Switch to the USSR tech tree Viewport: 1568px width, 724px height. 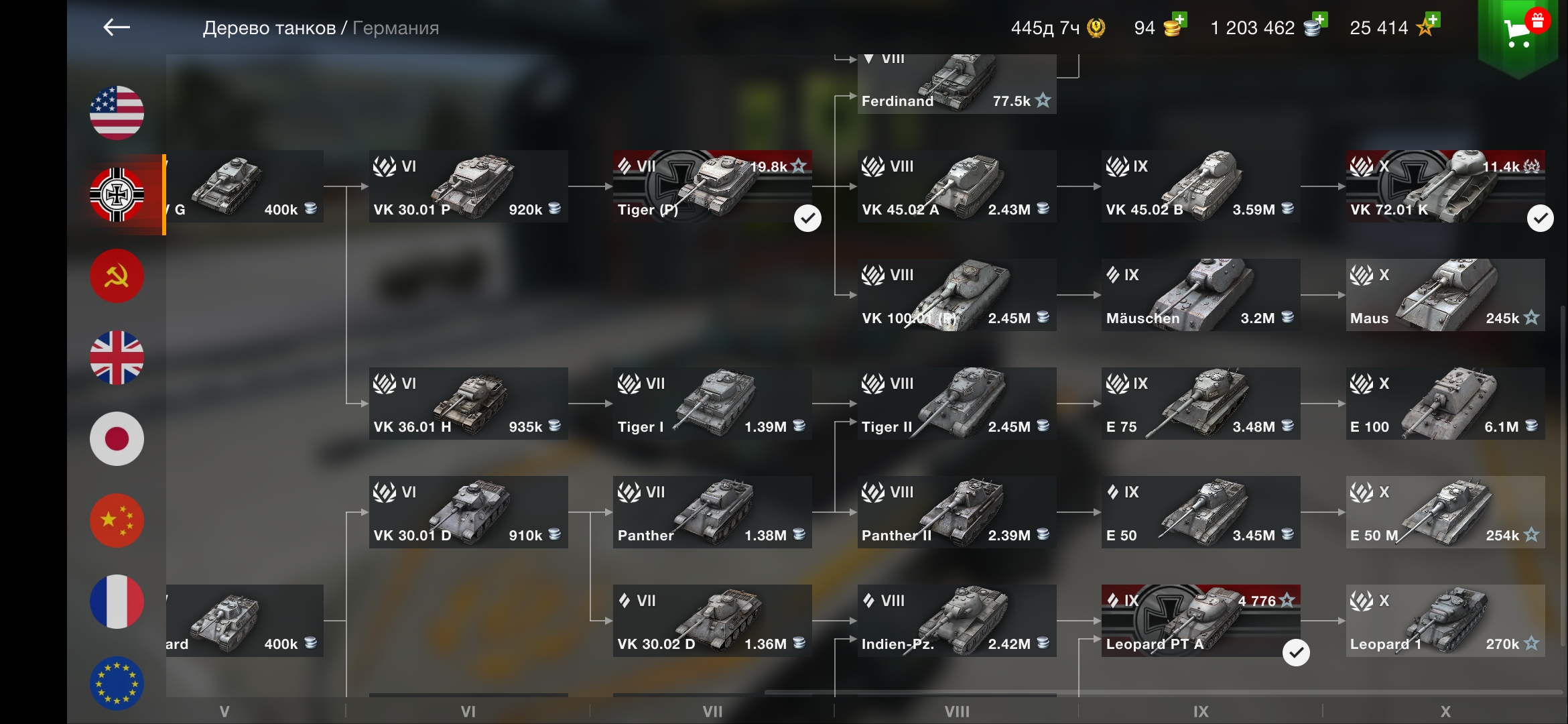(x=117, y=276)
